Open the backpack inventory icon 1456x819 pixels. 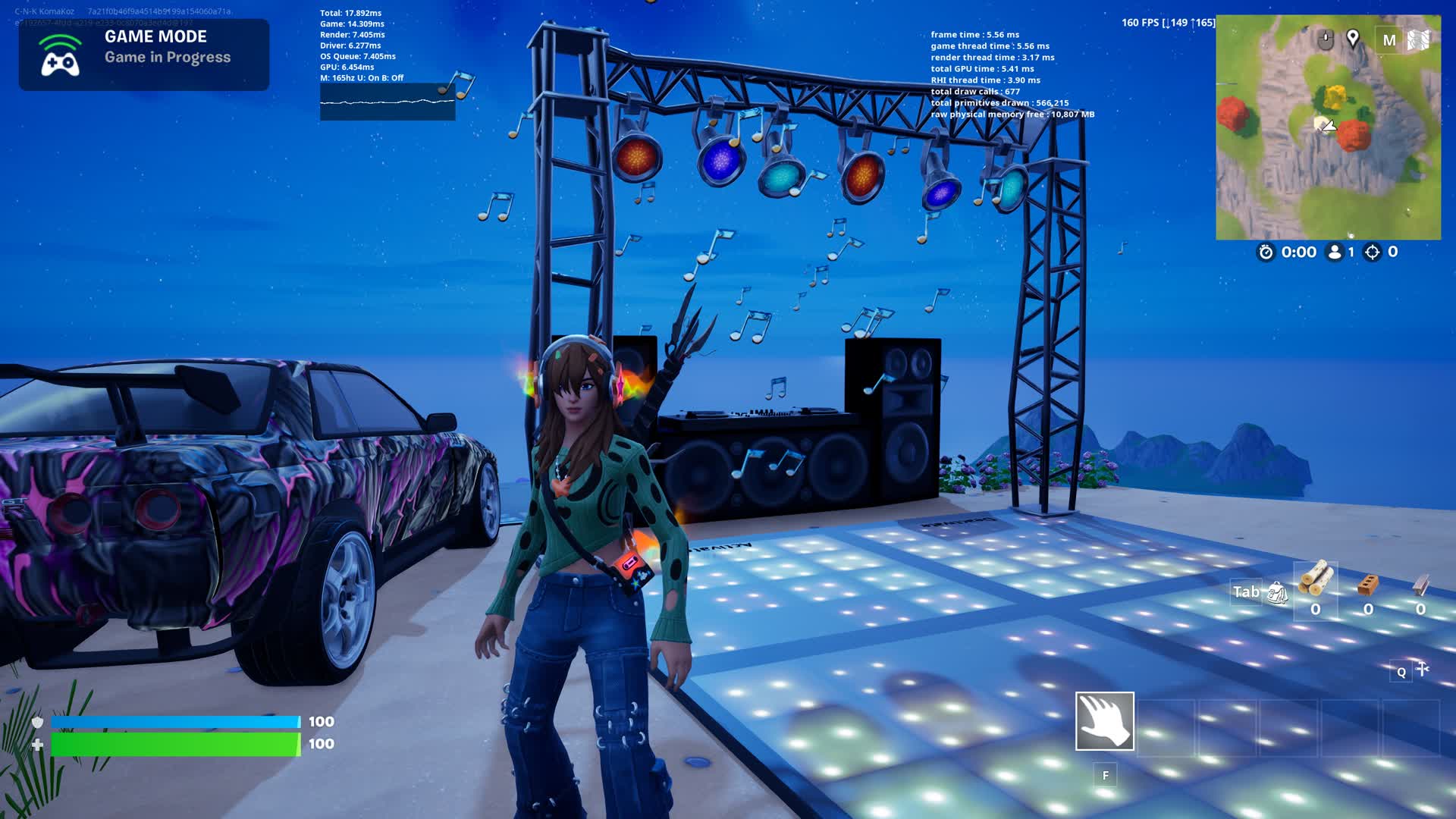click(1277, 593)
